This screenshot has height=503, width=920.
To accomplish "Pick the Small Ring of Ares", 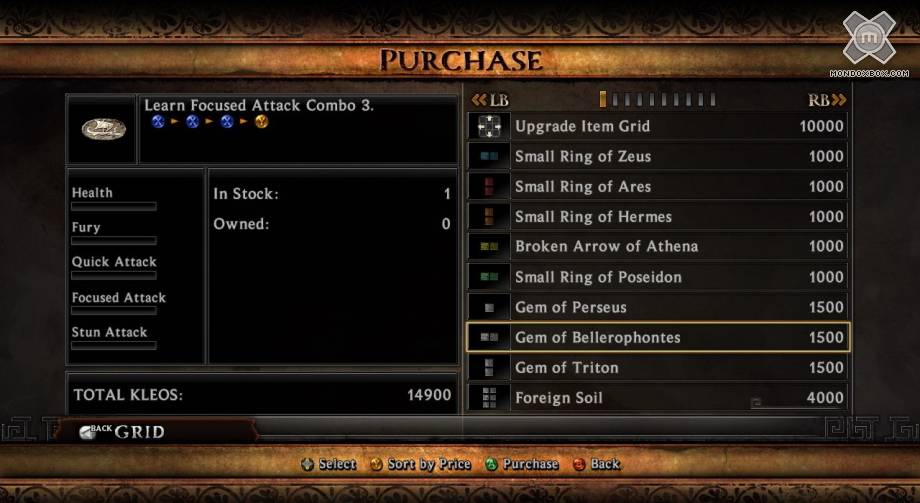I will [x=657, y=187].
